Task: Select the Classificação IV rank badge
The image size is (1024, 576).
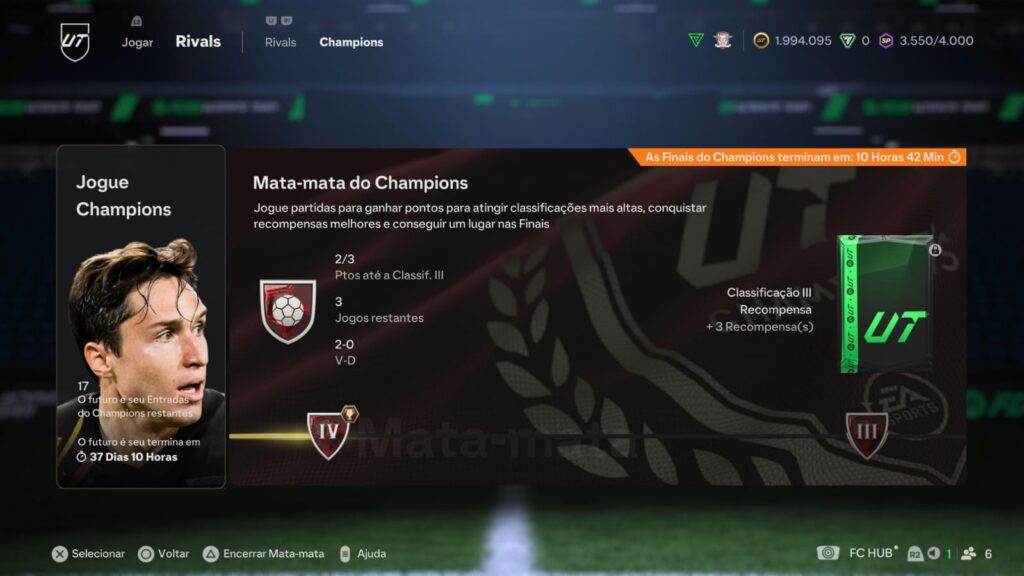Action: [x=328, y=433]
